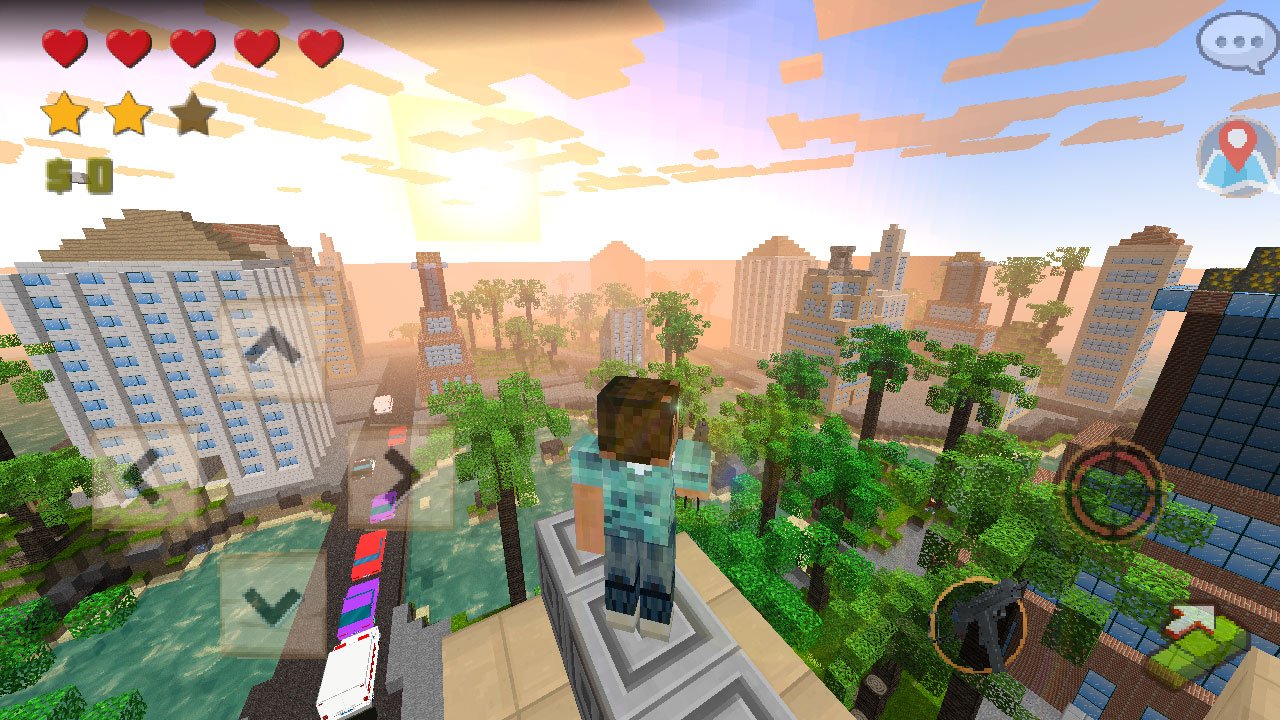
Task: Tap the move backward down-arrow button
Action: (272, 604)
